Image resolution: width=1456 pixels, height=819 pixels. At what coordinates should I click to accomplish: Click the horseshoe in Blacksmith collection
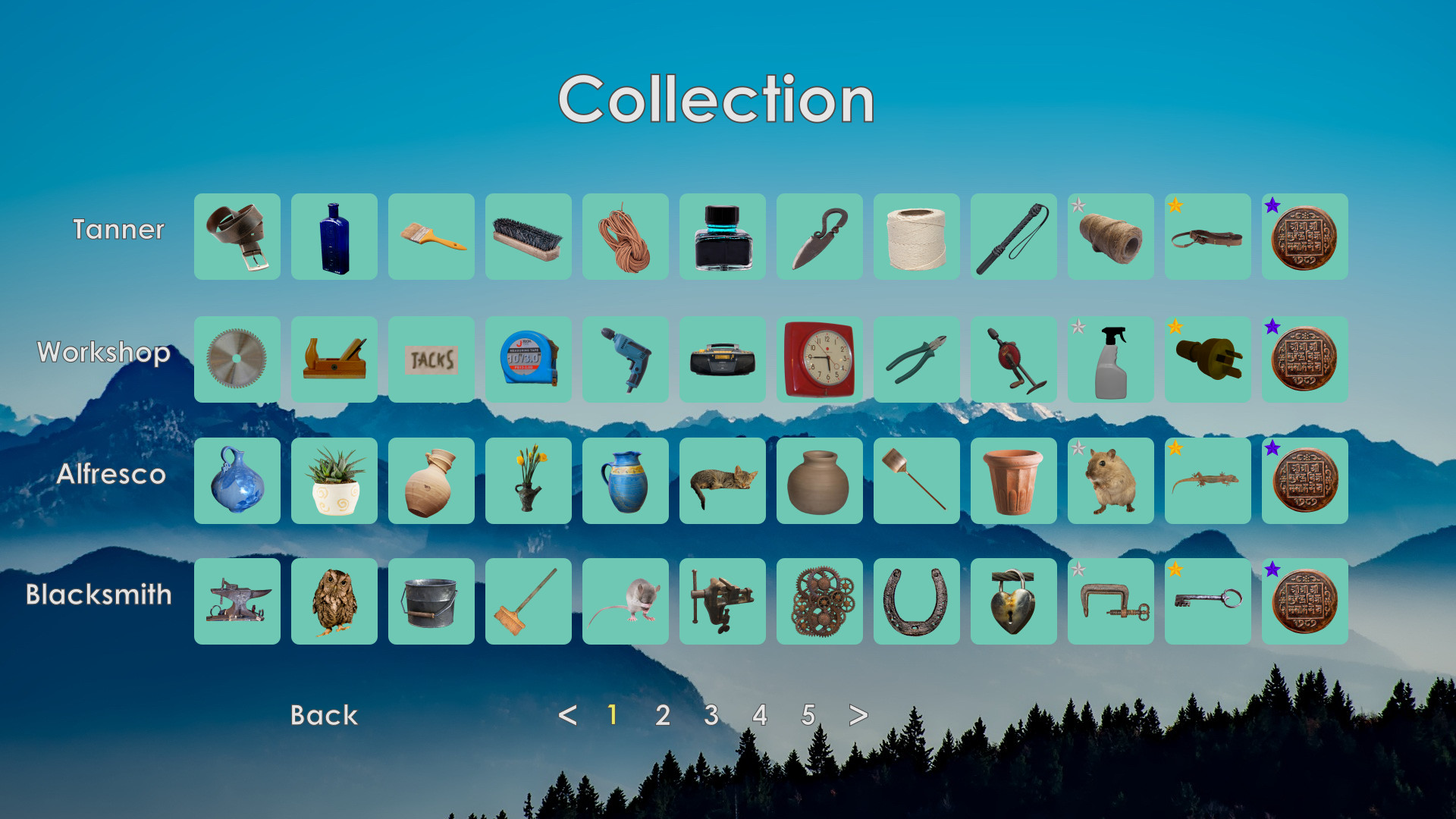pyautogui.click(x=916, y=602)
